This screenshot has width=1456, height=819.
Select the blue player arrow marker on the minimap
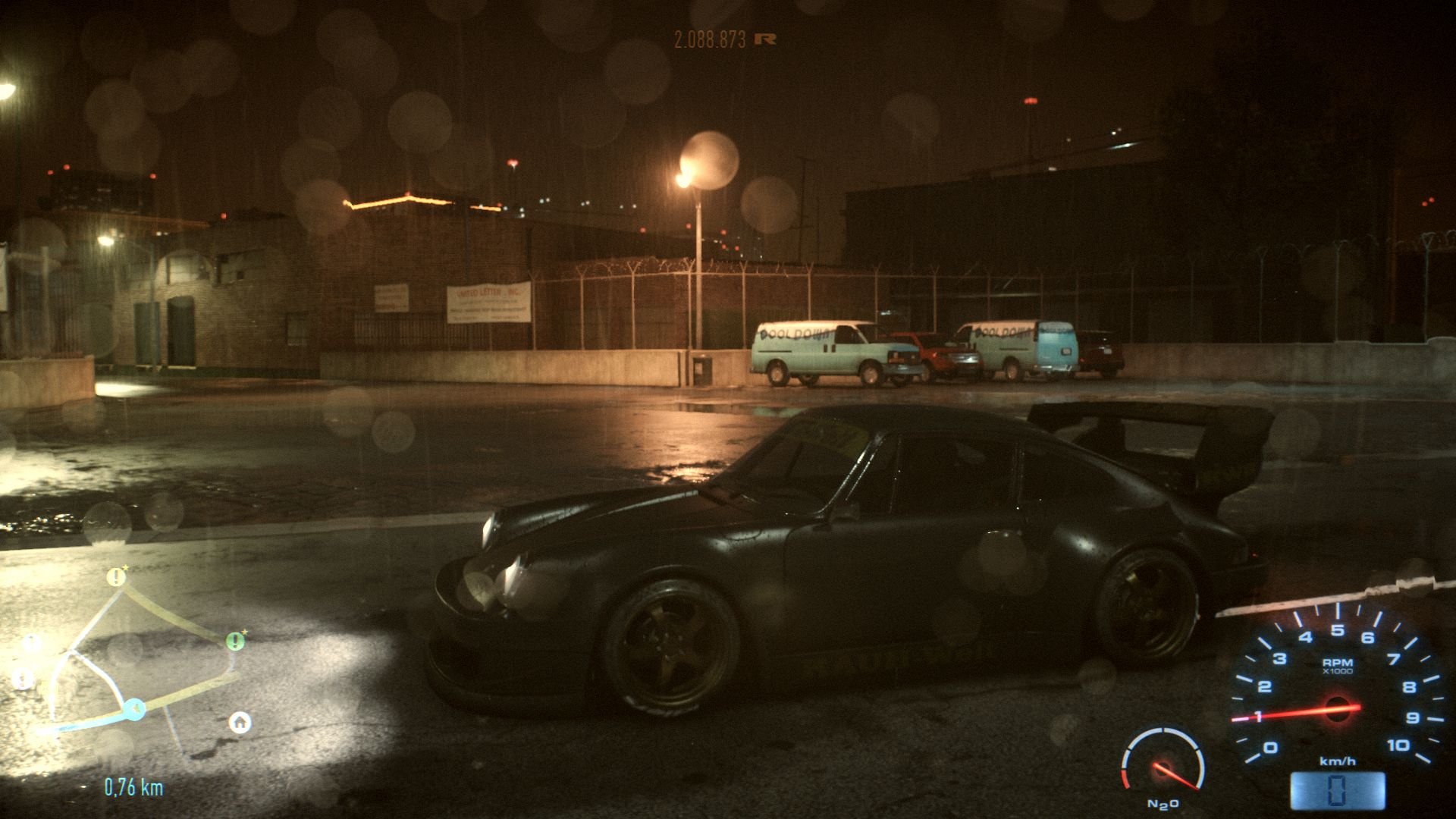pos(135,708)
